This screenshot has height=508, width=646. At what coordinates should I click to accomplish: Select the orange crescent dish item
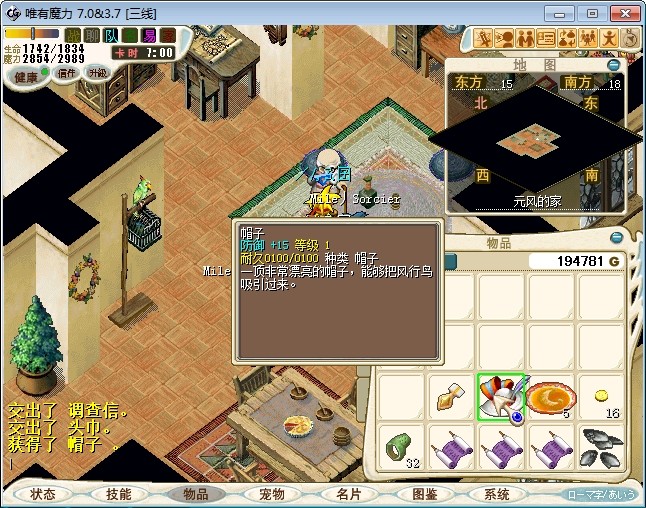pos(550,397)
